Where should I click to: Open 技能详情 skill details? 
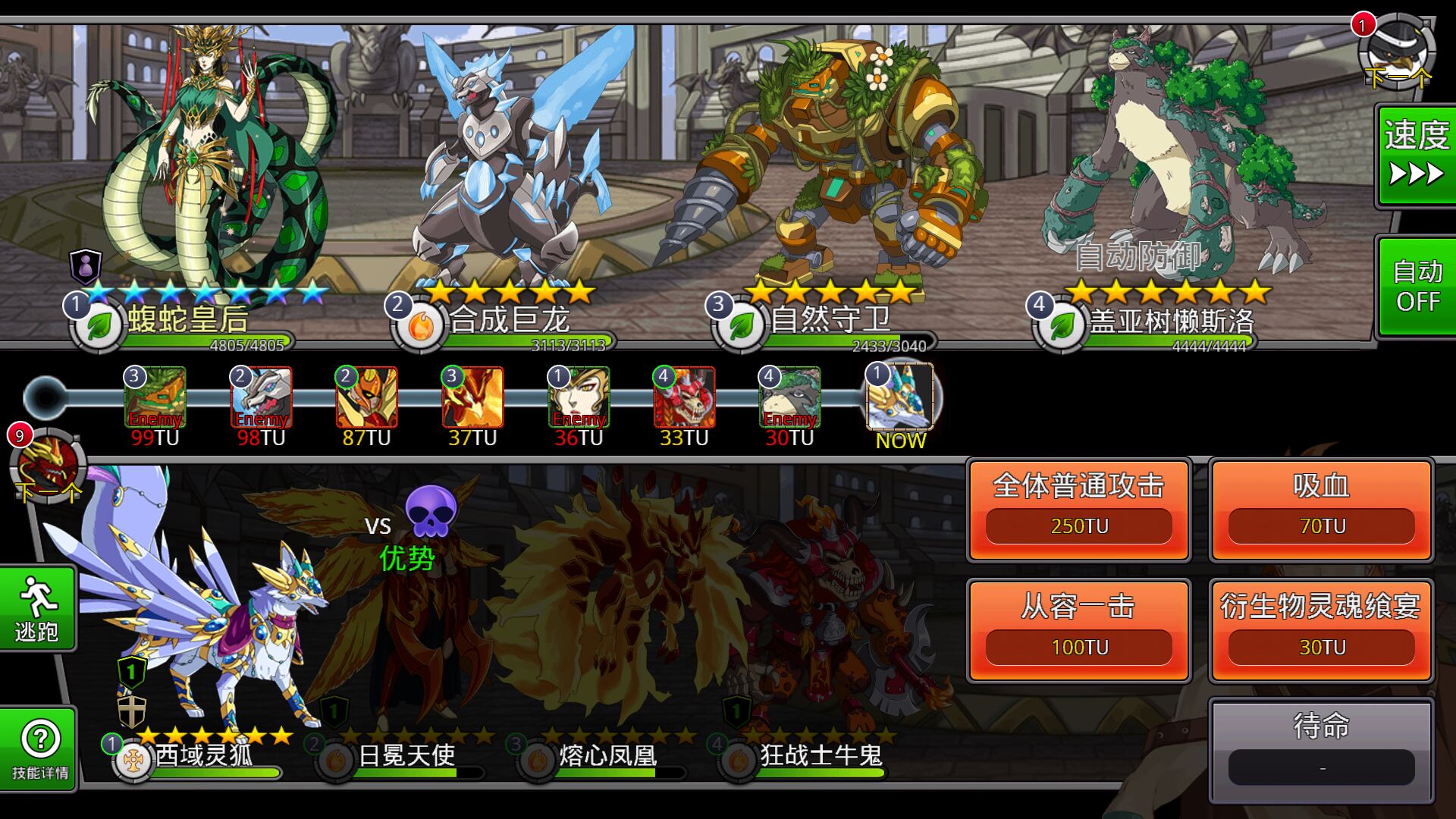(x=39, y=749)
